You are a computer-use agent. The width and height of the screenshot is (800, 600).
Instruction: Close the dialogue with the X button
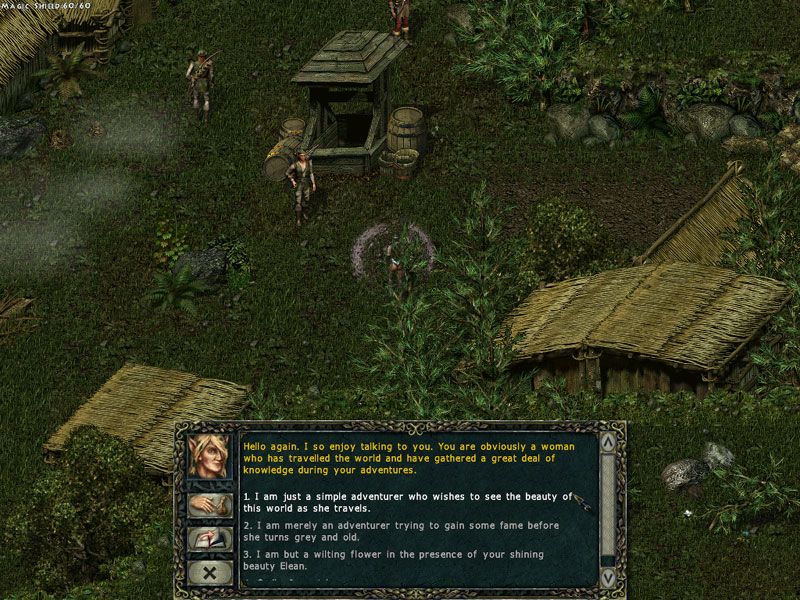click(210, 574)
